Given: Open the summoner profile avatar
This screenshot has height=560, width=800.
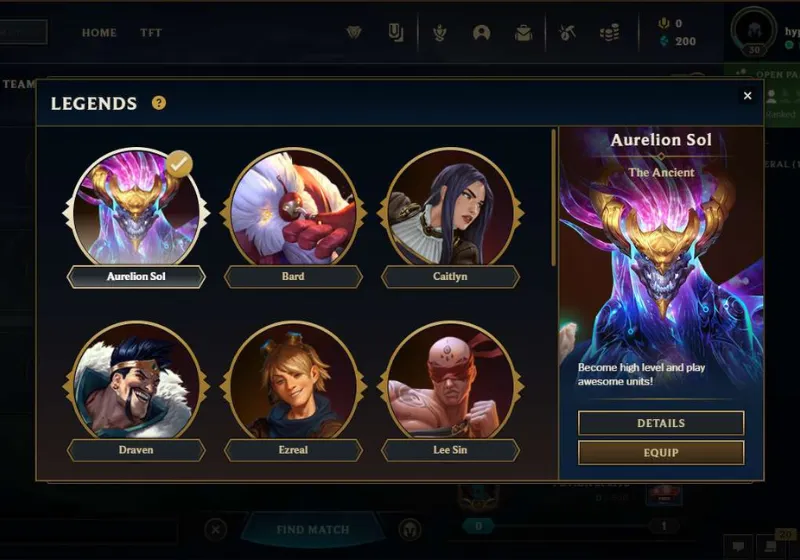Looking at the screenshot, I should coord(753,30).
